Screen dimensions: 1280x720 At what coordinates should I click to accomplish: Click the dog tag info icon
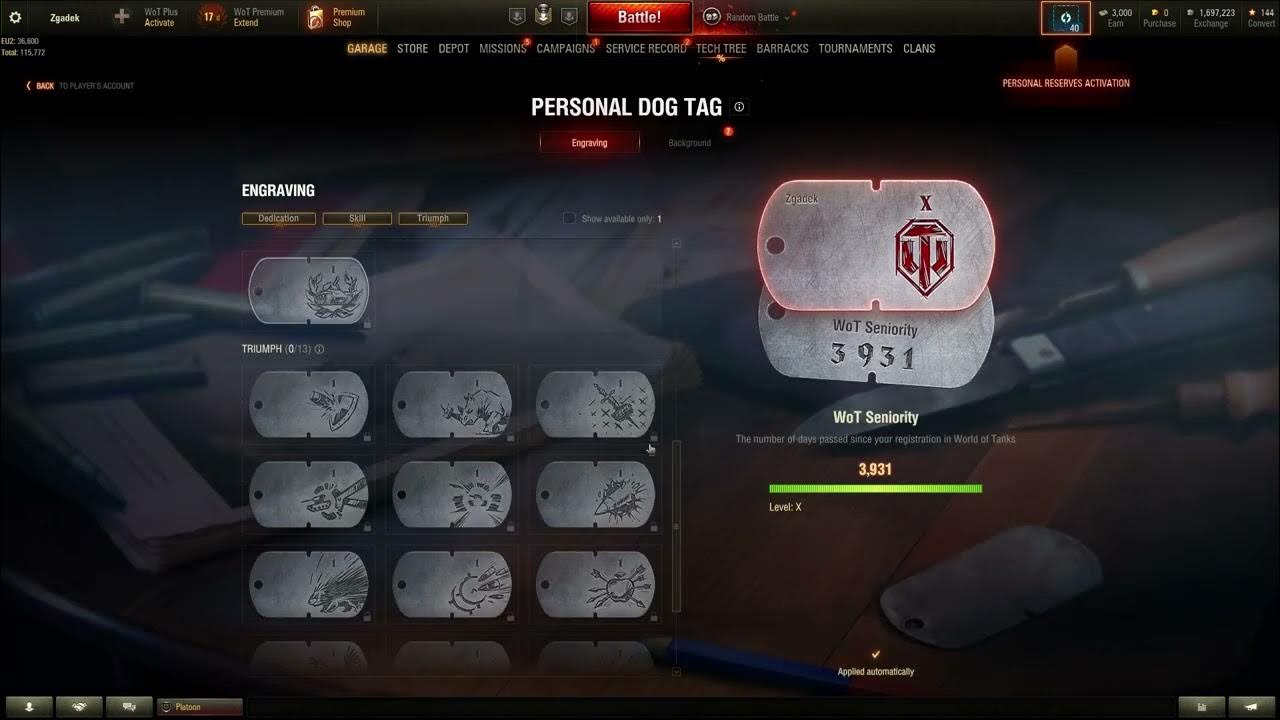(x=739, y=107)
